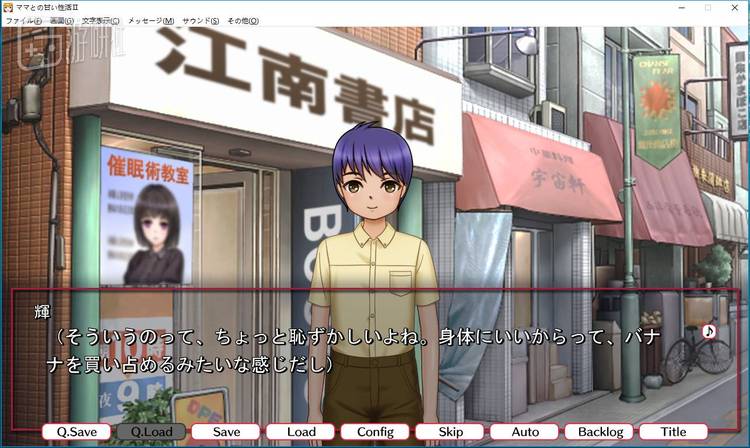The height and width of the screenshot is (448, 750).
Task: Activate Skip mode
Action: click(450, 432)
